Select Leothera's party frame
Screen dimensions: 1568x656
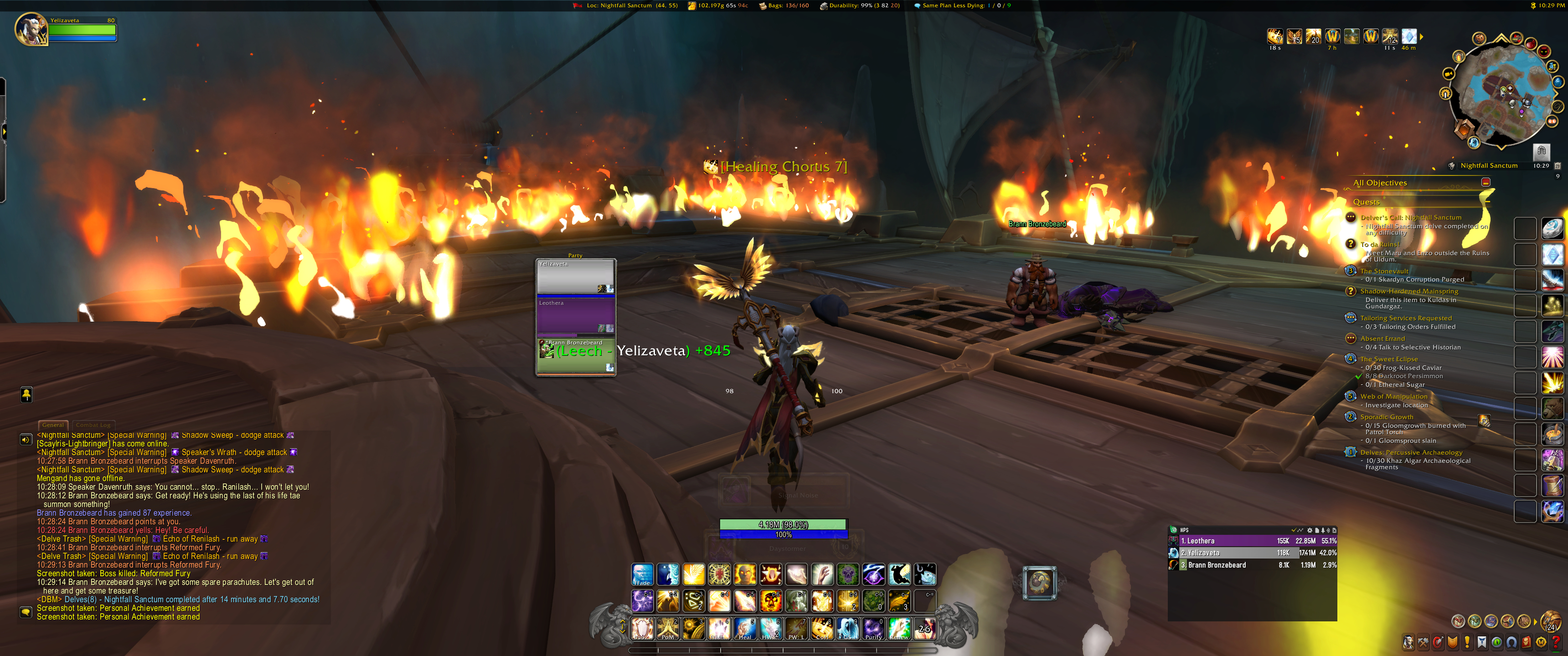pyautogui.click(x=575, y=316)
